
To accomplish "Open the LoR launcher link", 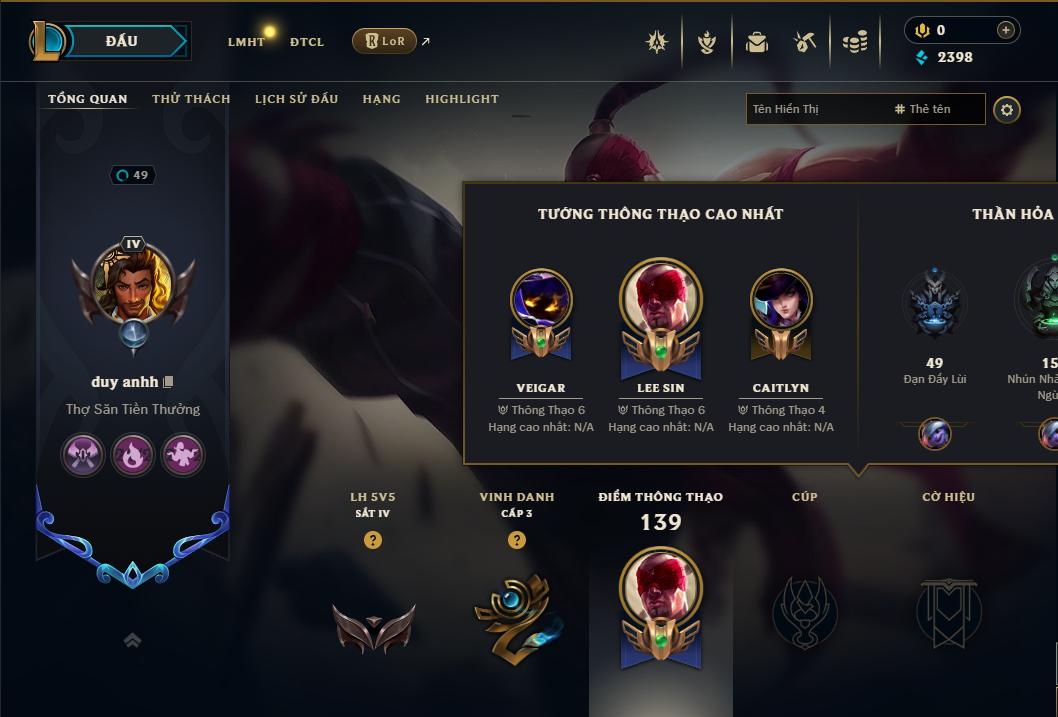I will click(x=385, y=41).
